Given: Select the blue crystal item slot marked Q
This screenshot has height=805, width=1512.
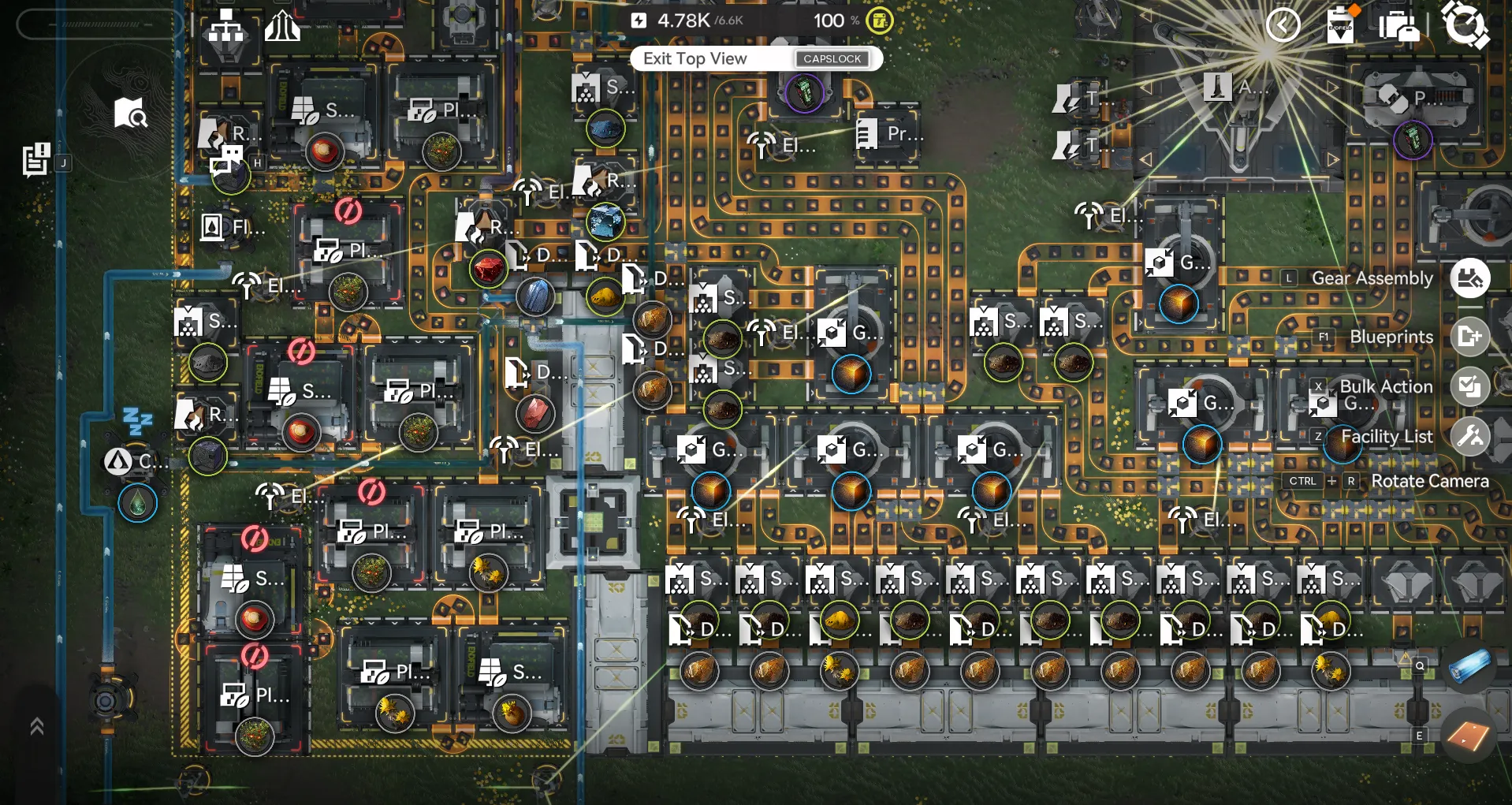Looking at the screenshot, I should click(1468, 666).
